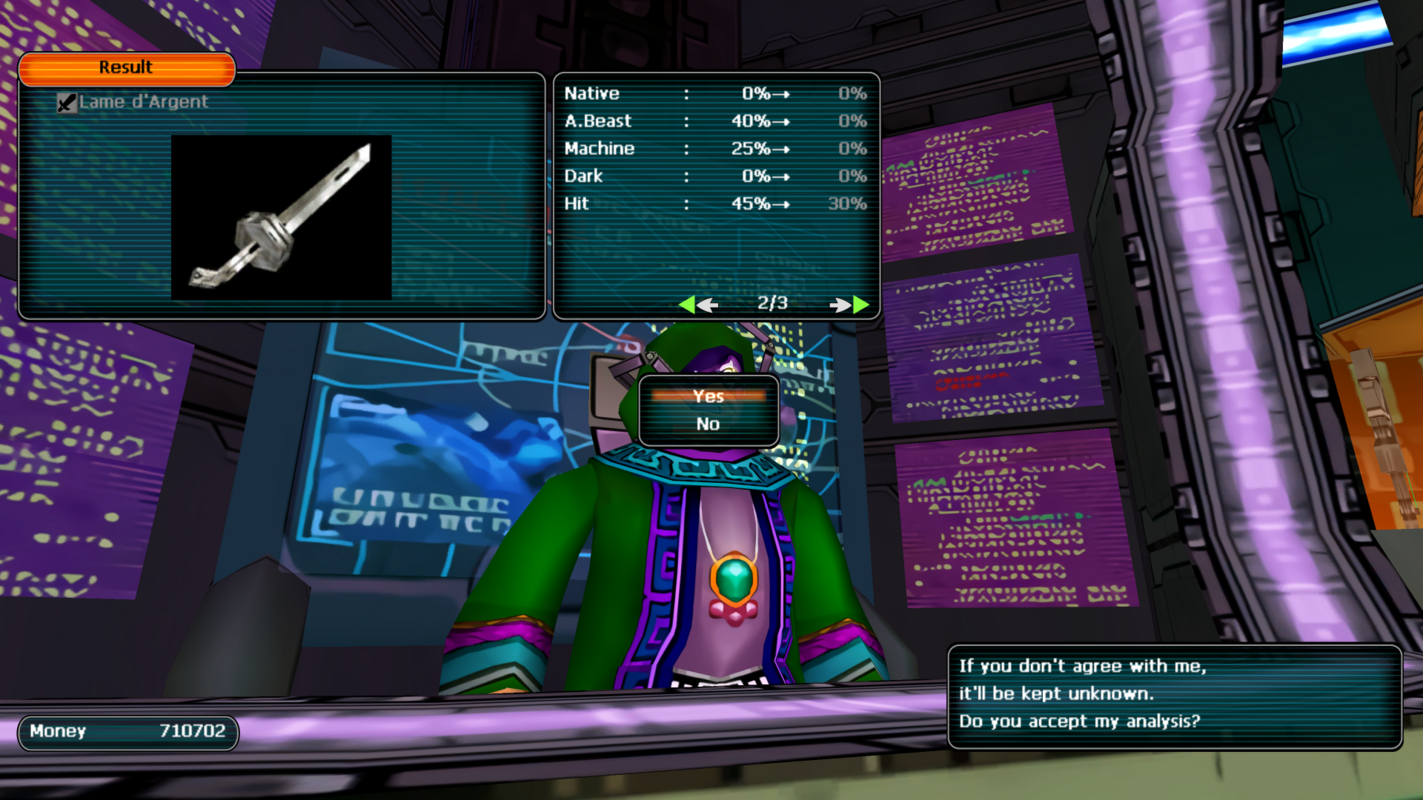Select the Lame d'Argent weapon image
Image resolution: width=1423 pixels, height=800 pixels.
(x=281, y=217)
